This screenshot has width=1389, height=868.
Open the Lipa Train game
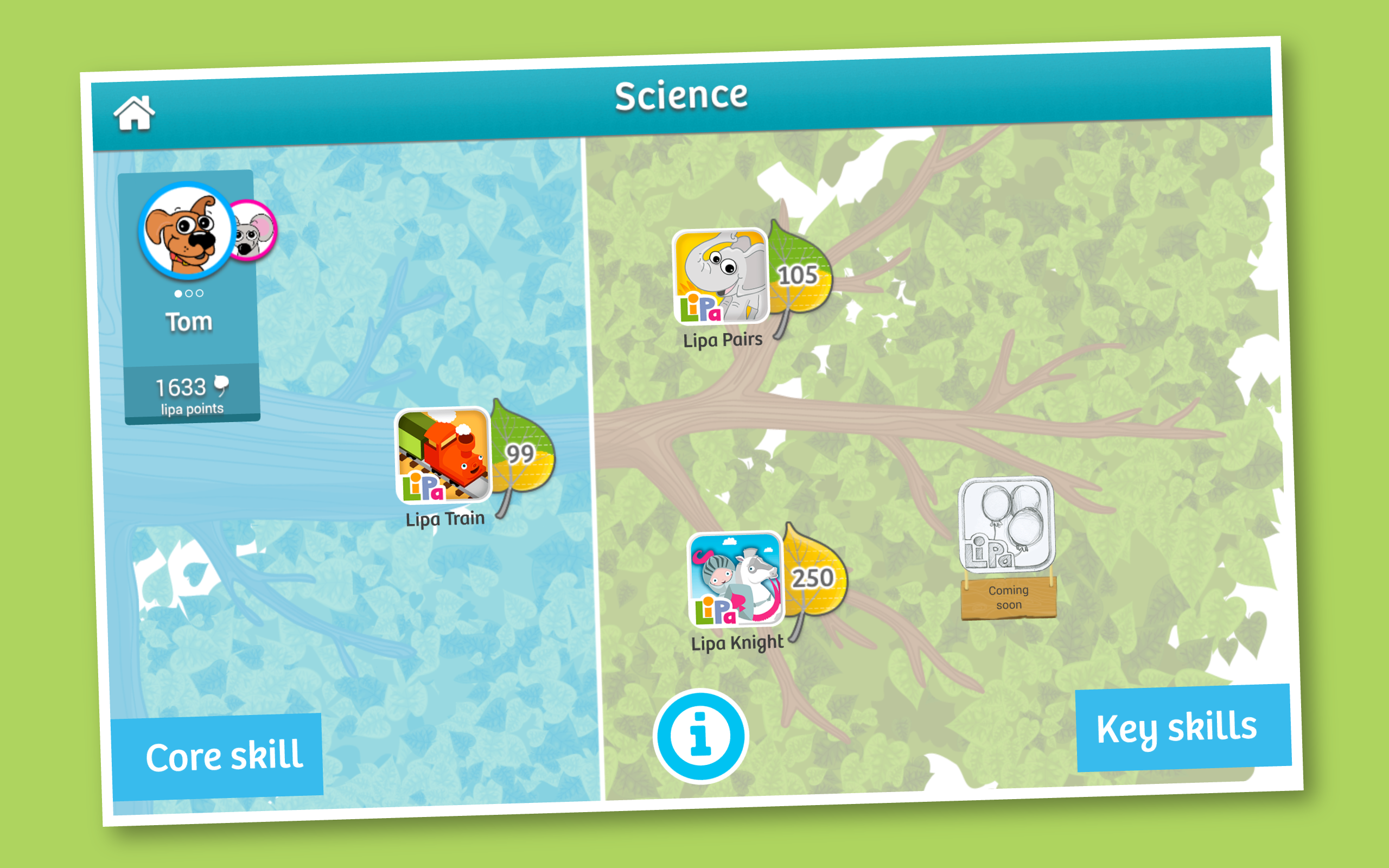pos(443,455)
